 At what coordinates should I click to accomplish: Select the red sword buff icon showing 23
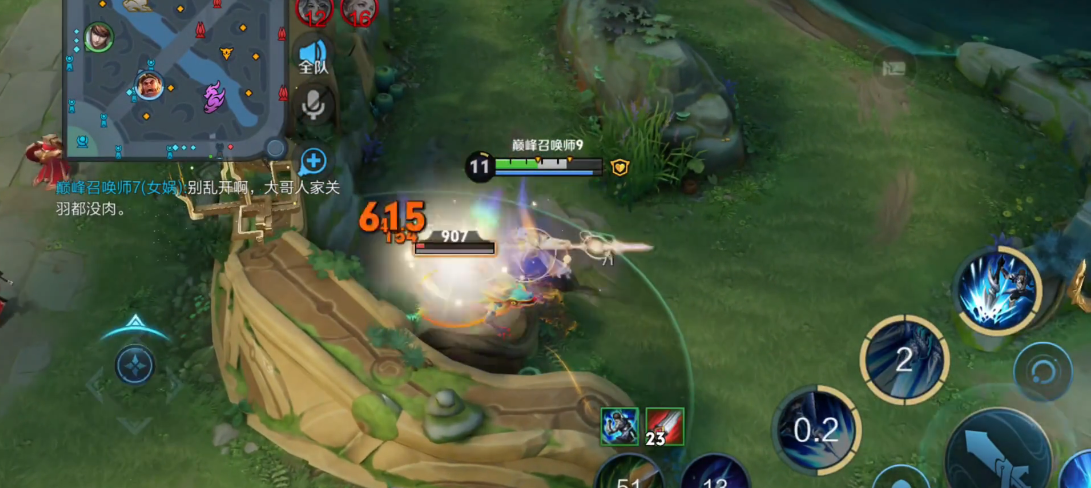664,427
